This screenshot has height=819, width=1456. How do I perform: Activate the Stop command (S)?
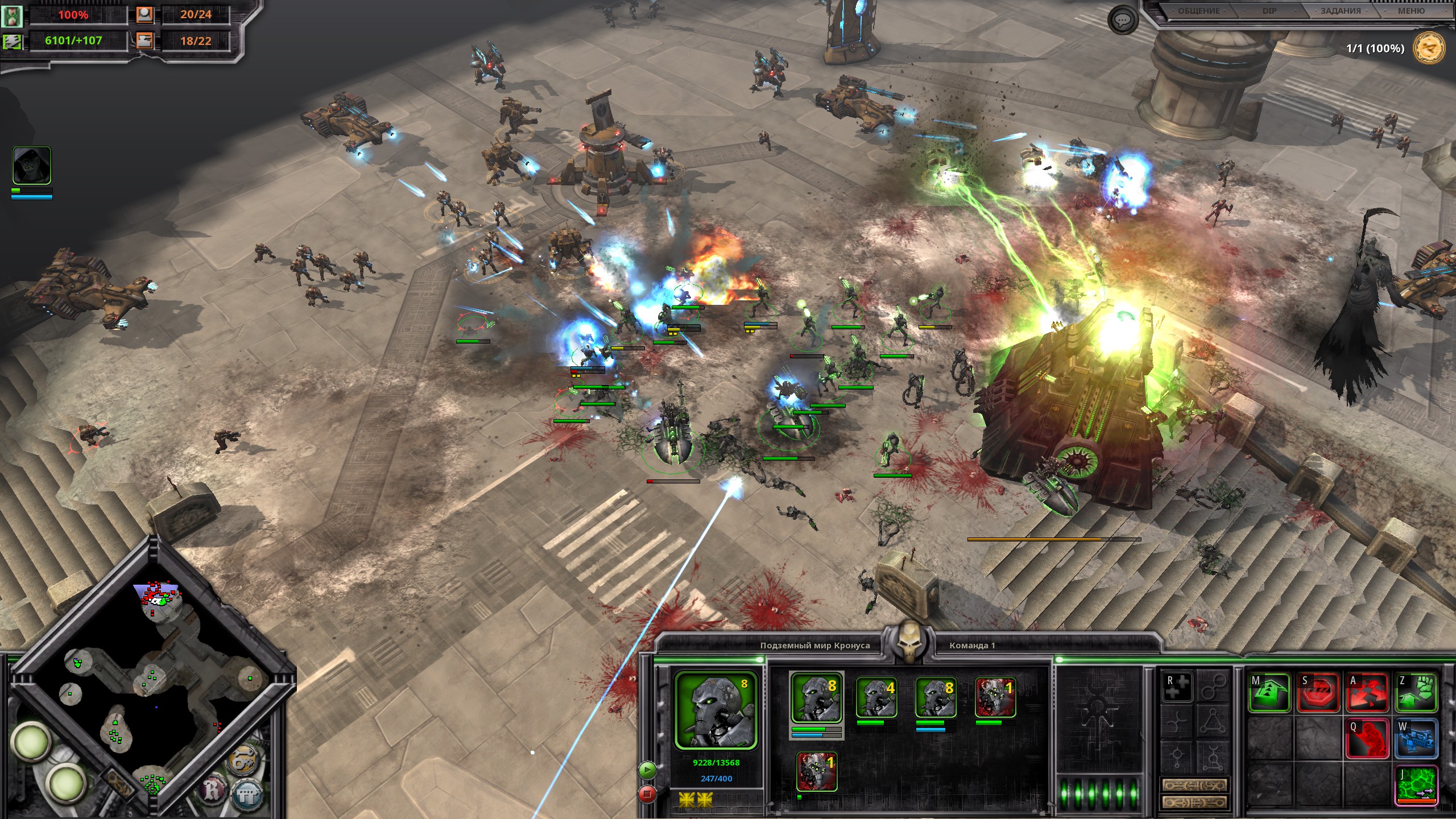coord(1317,692)
